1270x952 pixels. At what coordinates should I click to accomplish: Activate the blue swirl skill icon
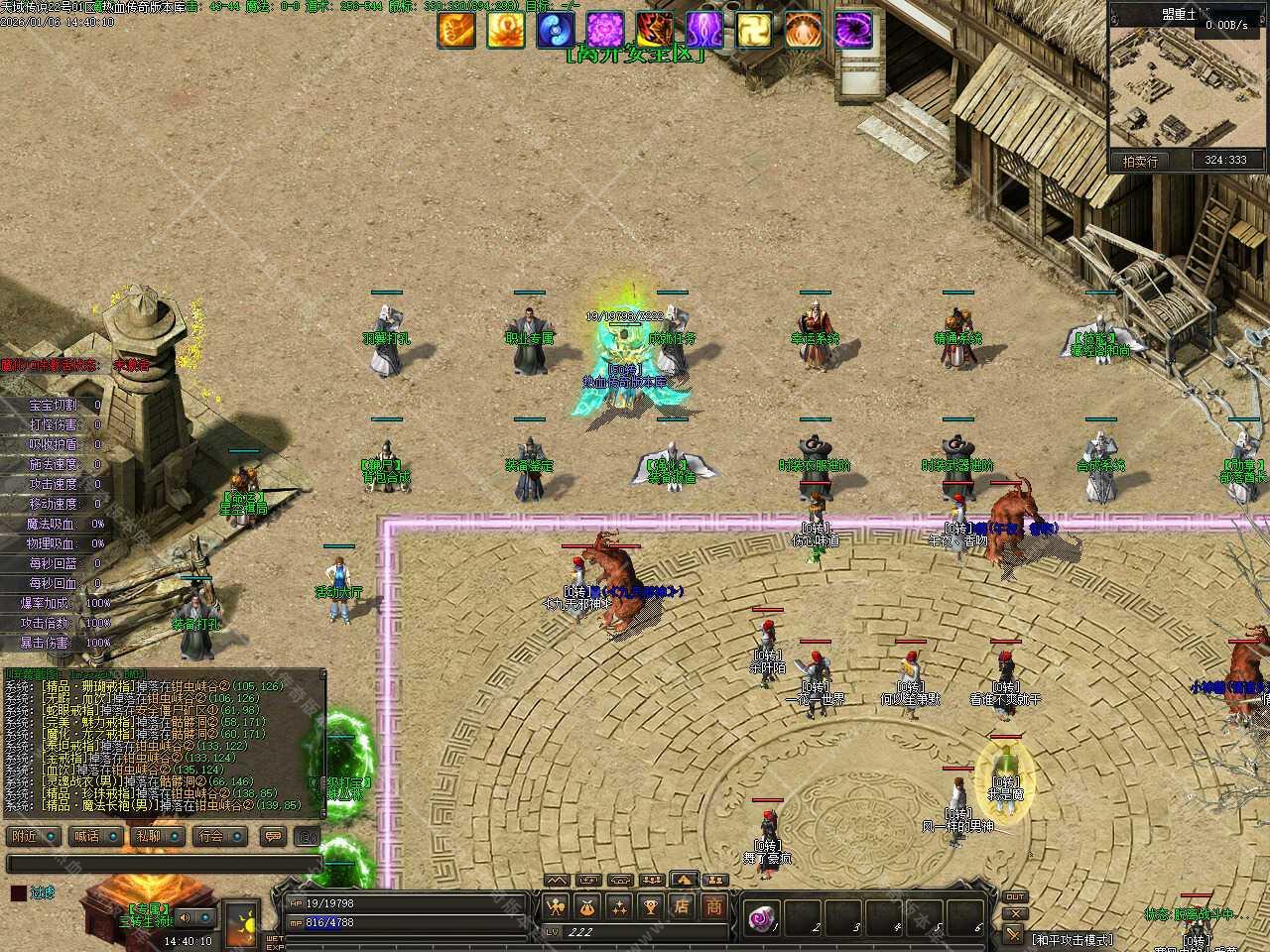pos(556,30)
